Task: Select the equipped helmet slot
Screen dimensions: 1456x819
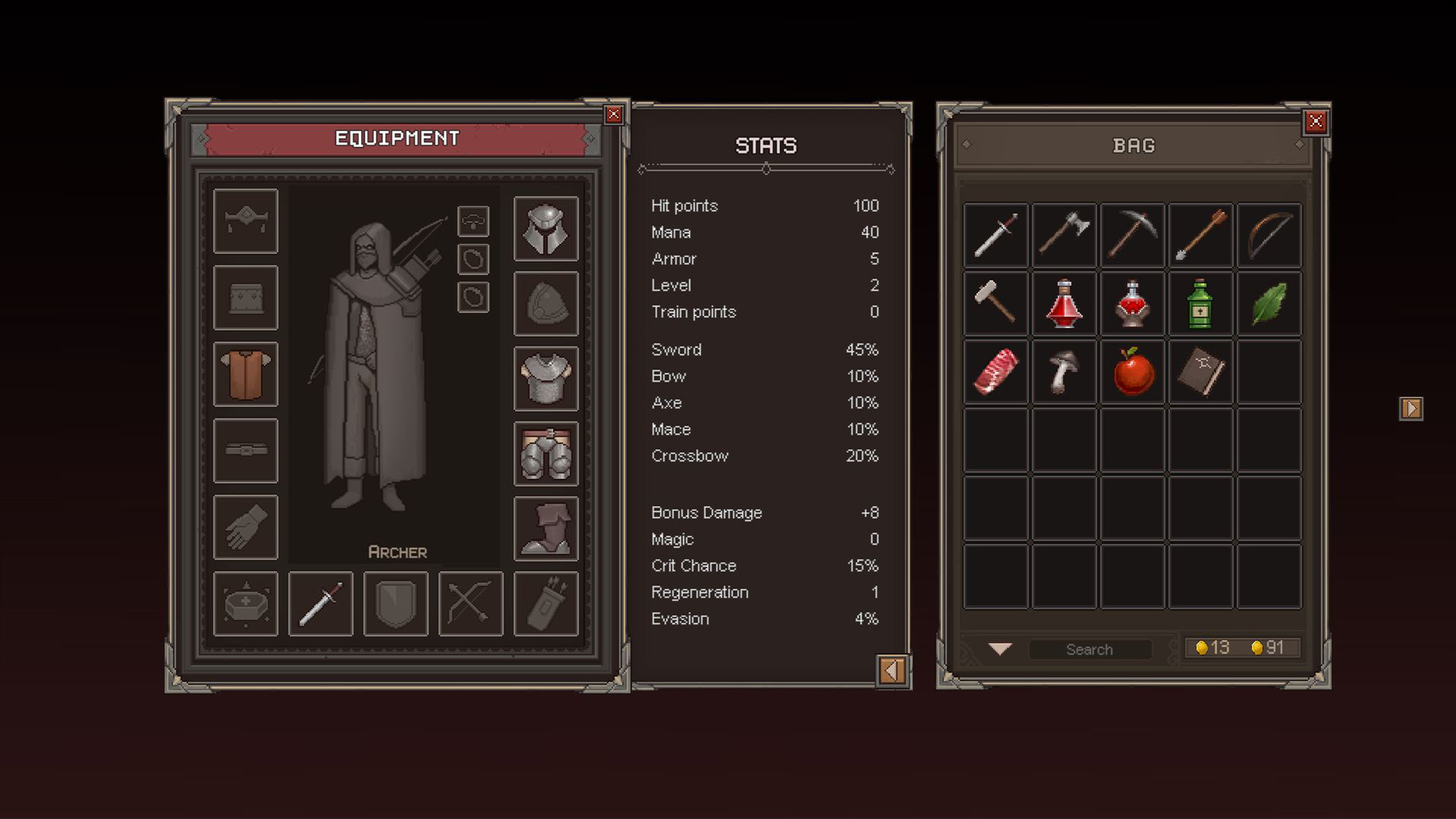Action: click(x=546, y=228)
